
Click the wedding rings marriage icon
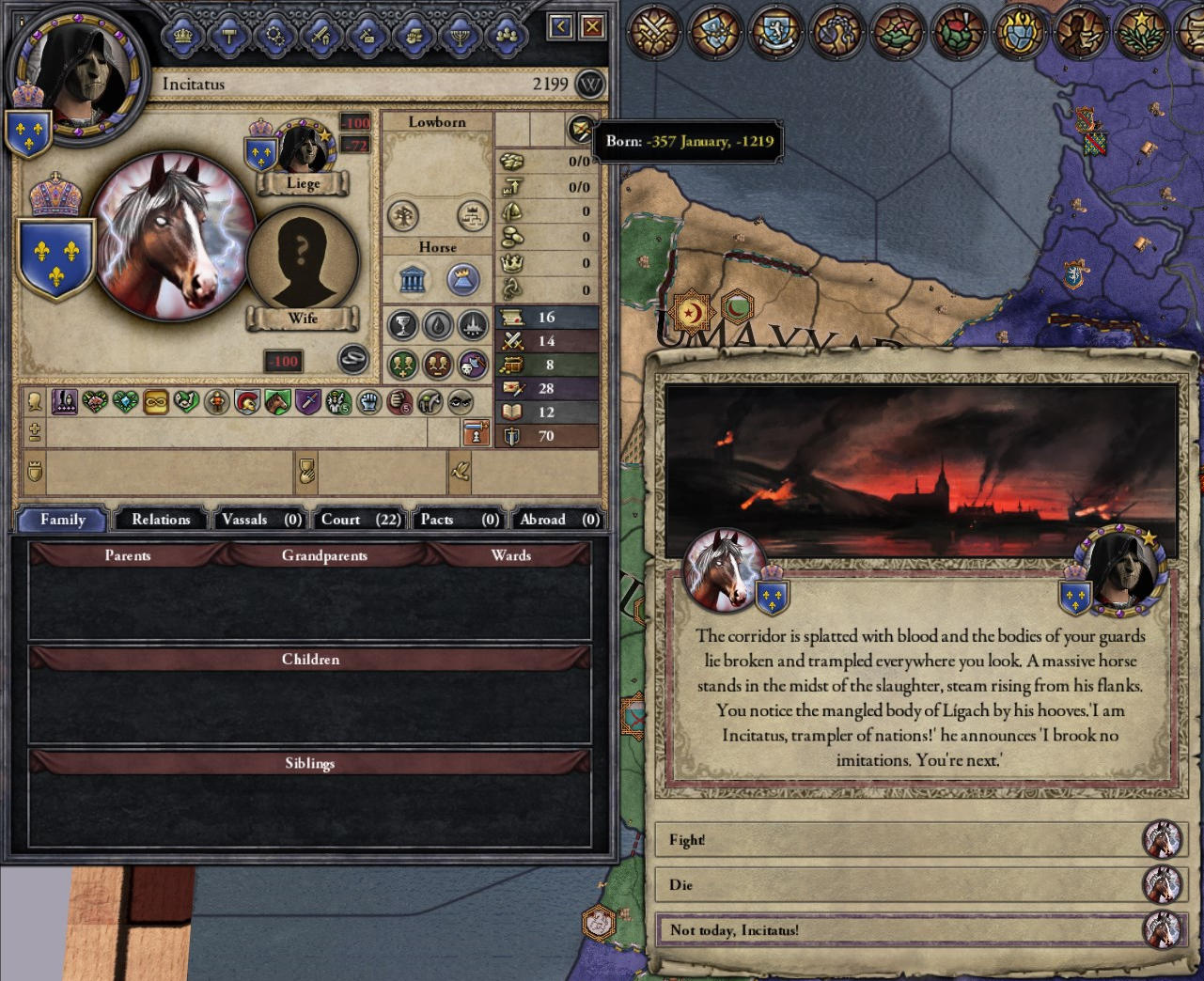tap(353, 359)
